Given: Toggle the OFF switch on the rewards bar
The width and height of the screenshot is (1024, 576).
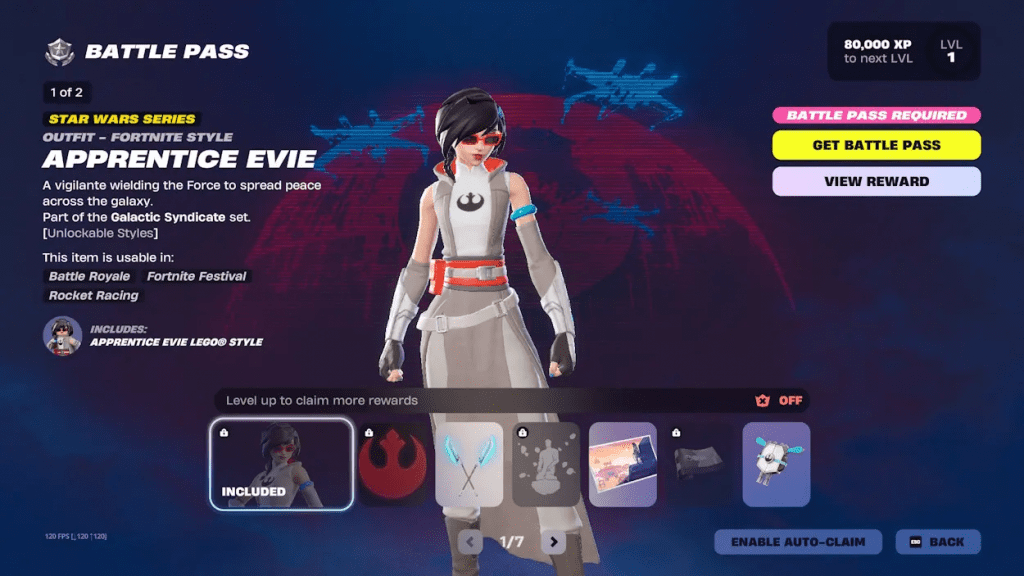Looking at the screenshot, I should click(780, 401).
